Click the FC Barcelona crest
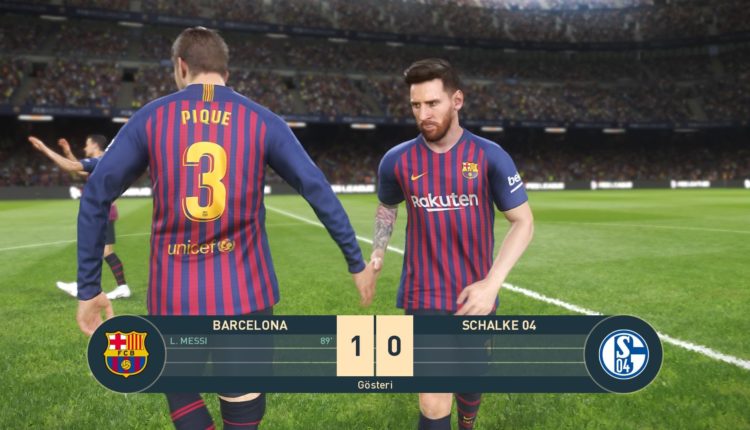The image size is (750, 430). point(126,354)
